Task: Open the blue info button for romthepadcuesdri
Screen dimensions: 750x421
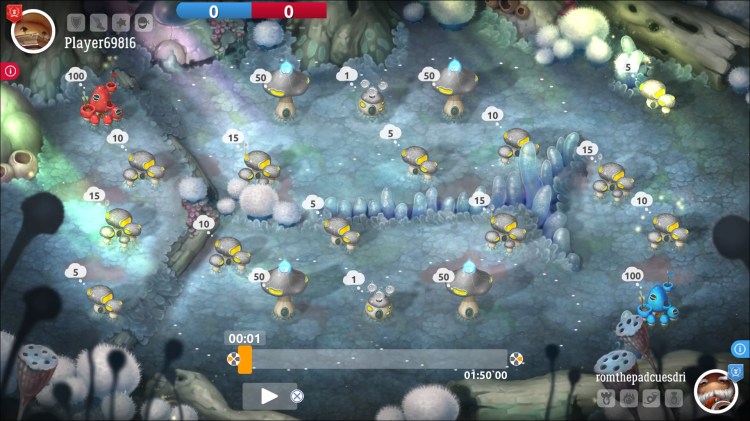Action: click(x=740, y=349)
